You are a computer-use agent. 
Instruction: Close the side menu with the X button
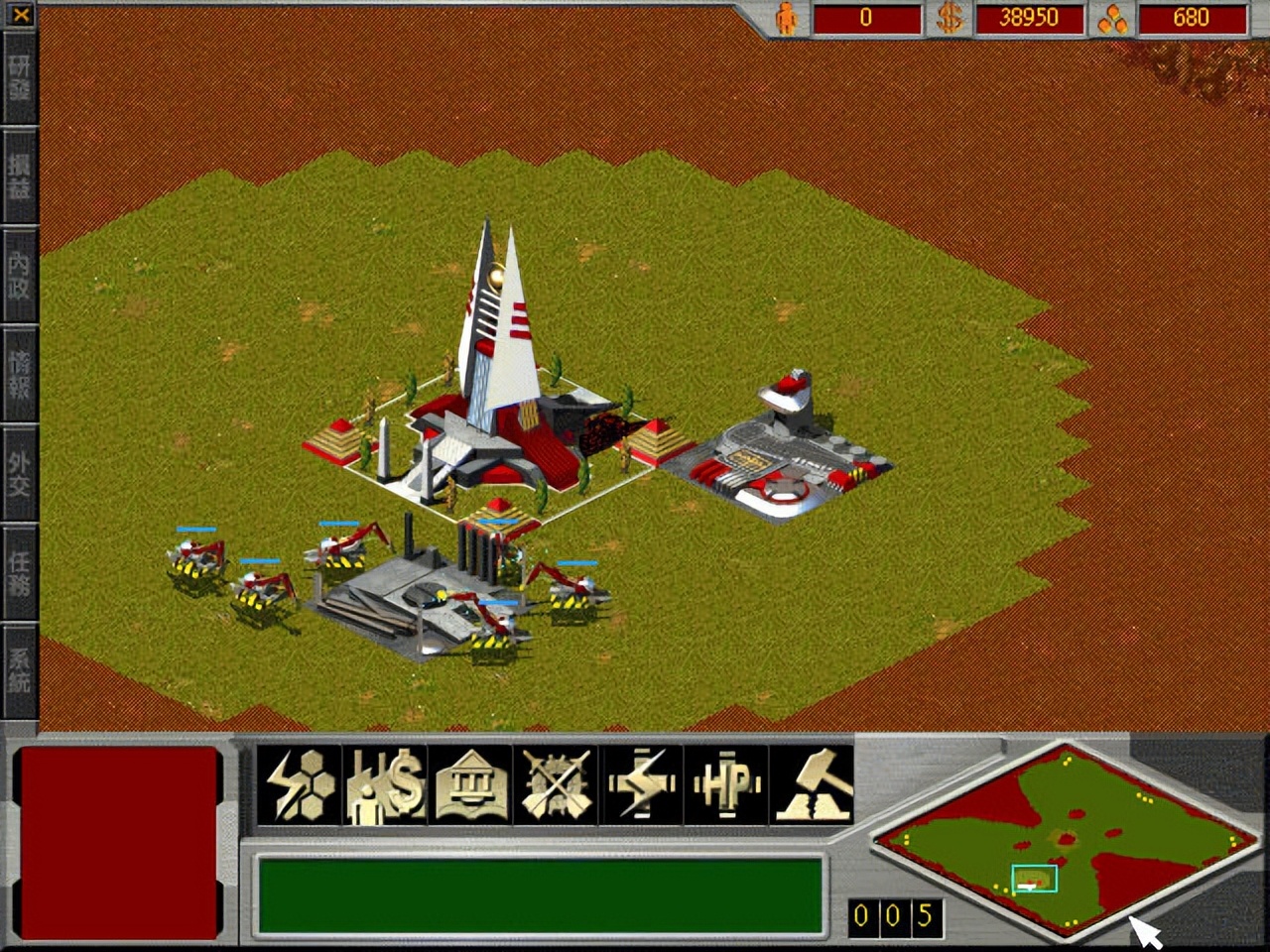click(20, 15)
